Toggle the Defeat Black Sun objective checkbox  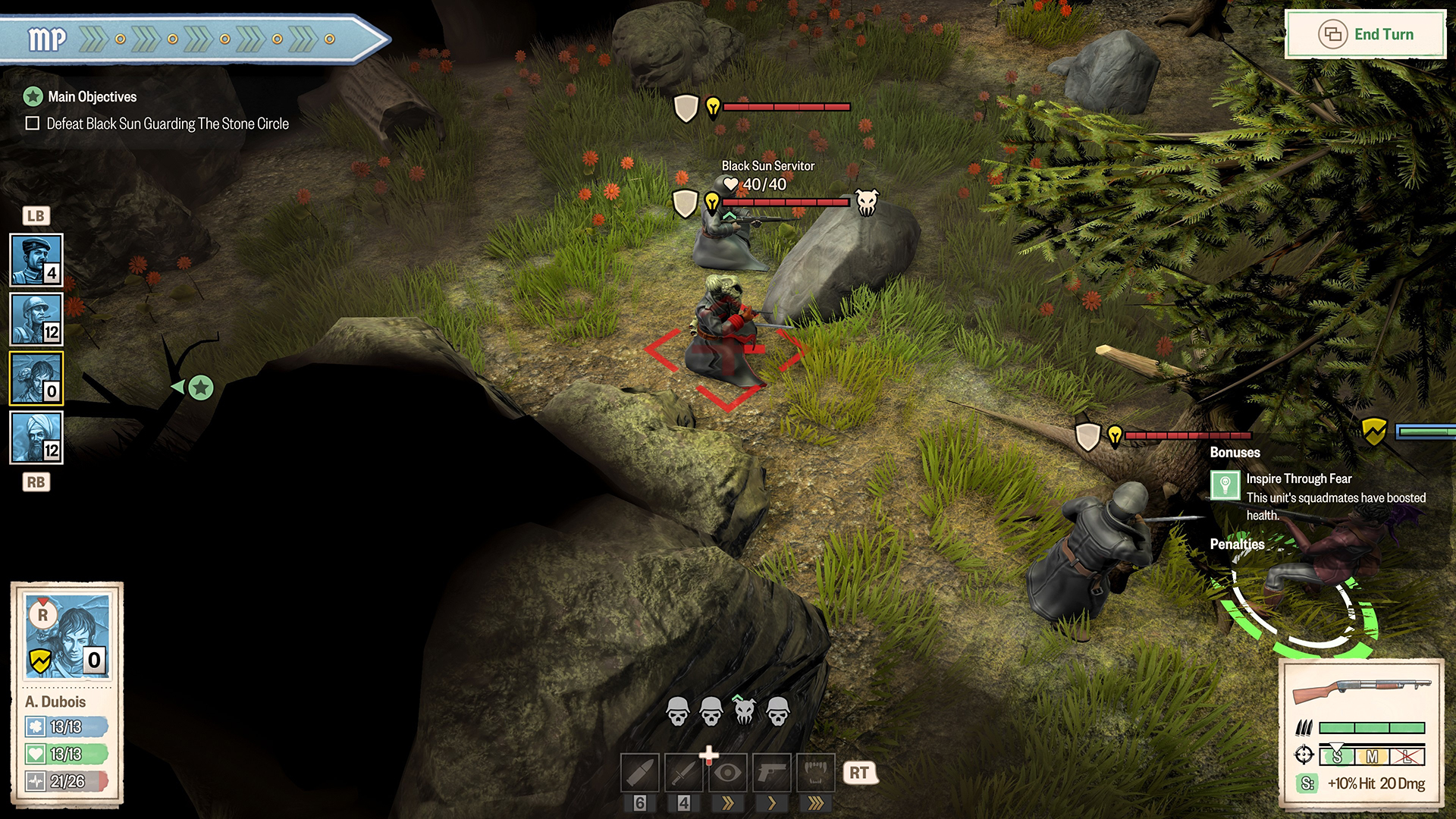pos(33,124)
